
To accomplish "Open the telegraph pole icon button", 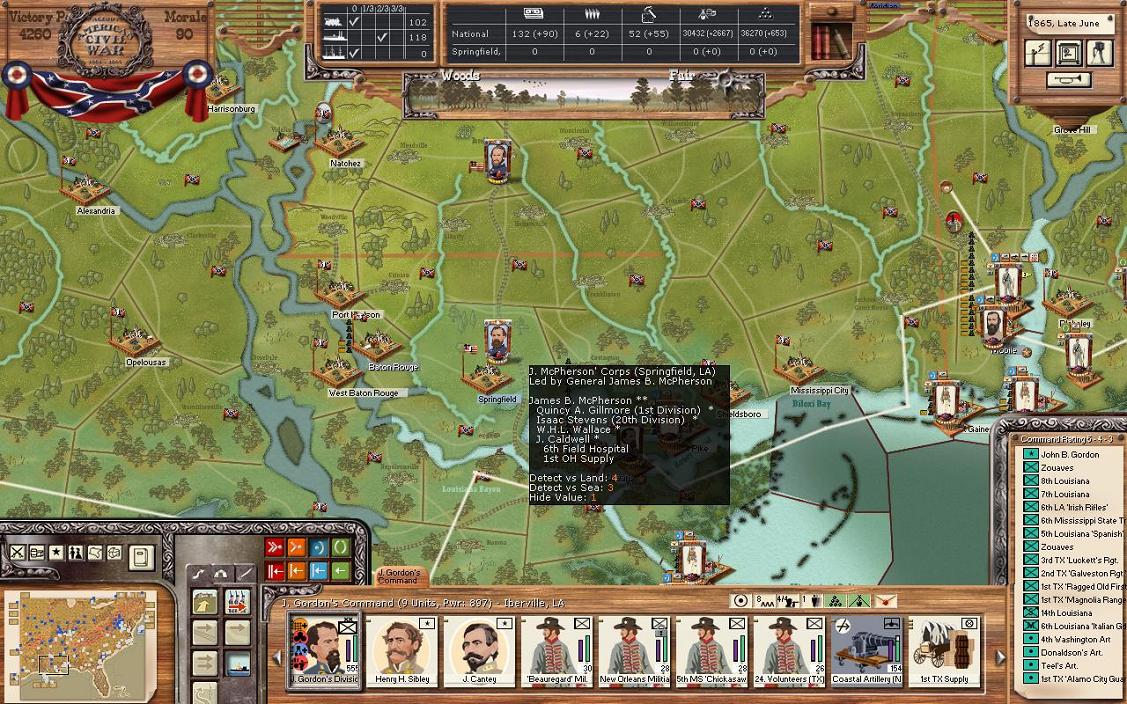I will [1040, 52].
